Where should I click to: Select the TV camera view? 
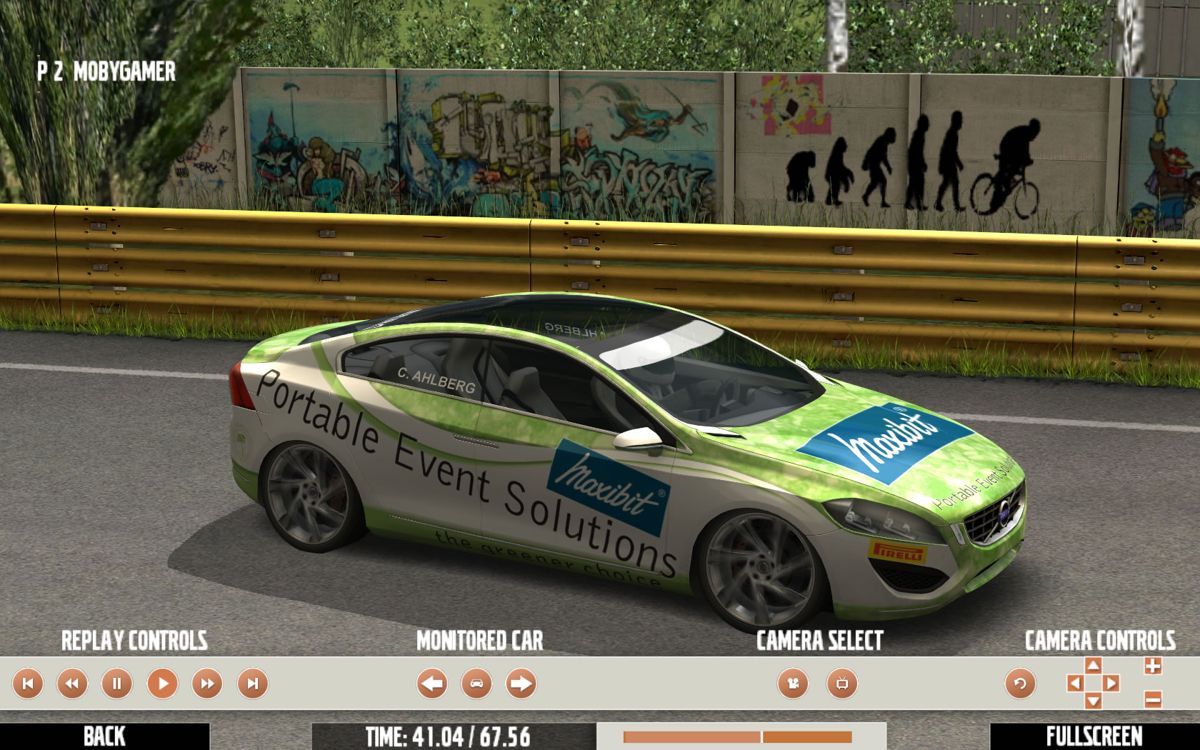click(x=842, y=684)
